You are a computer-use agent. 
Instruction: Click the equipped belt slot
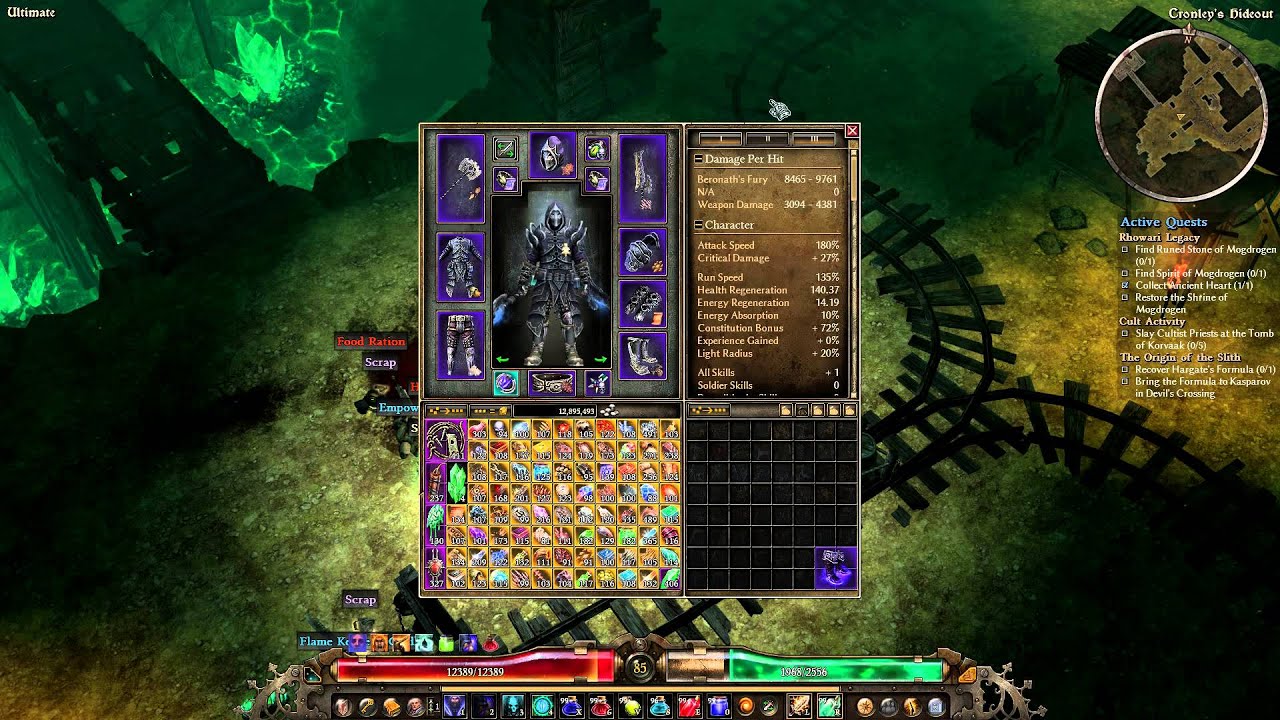pyautogui.click(x=552, y=383)
